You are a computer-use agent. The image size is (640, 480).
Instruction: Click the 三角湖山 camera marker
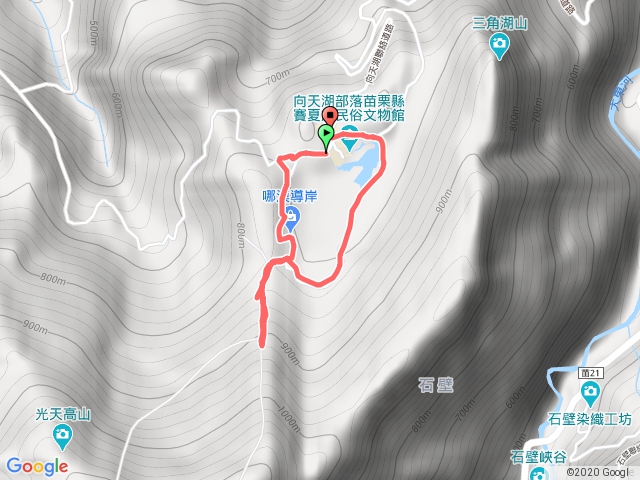501,43
